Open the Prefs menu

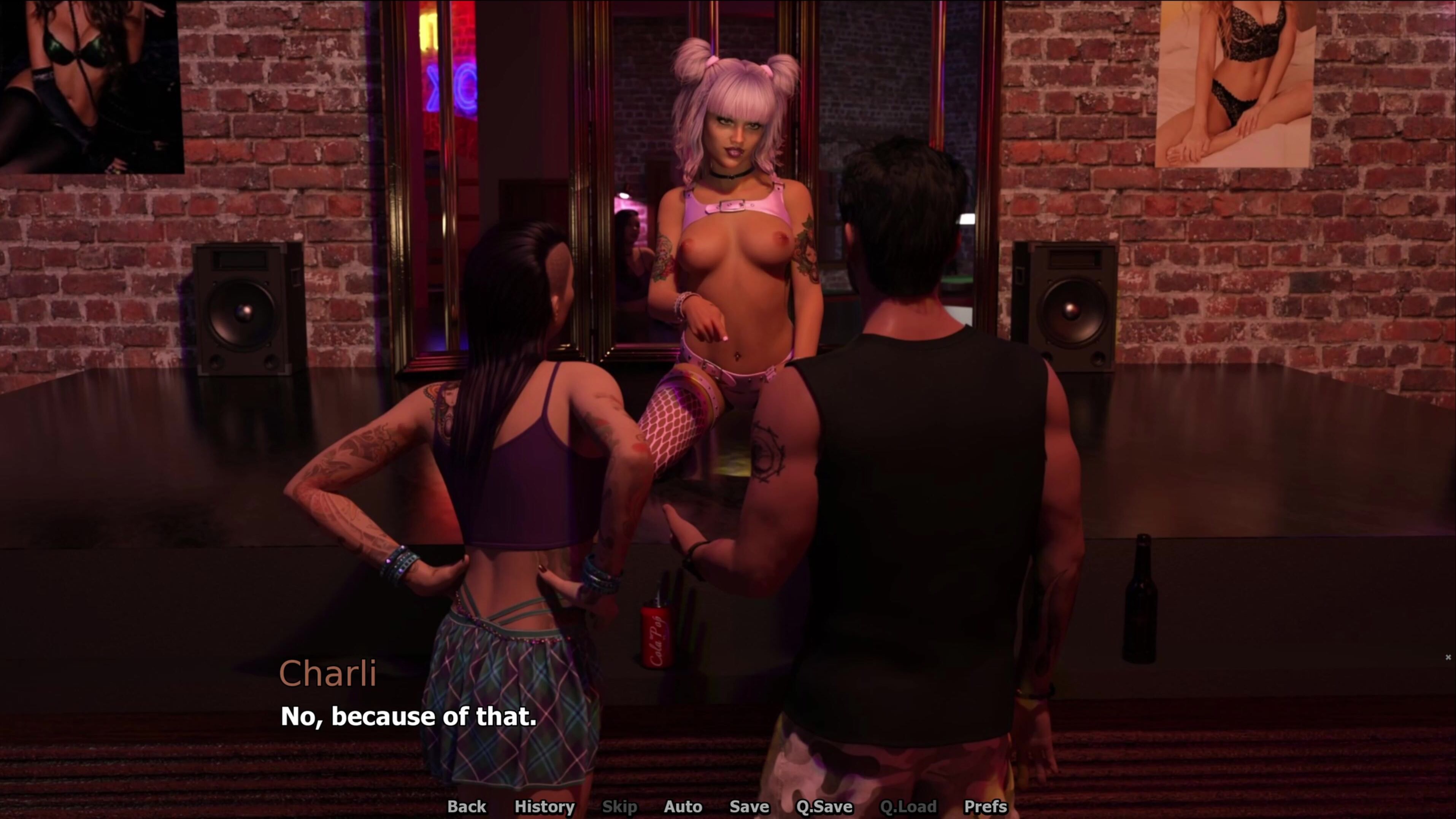(985, 806)
